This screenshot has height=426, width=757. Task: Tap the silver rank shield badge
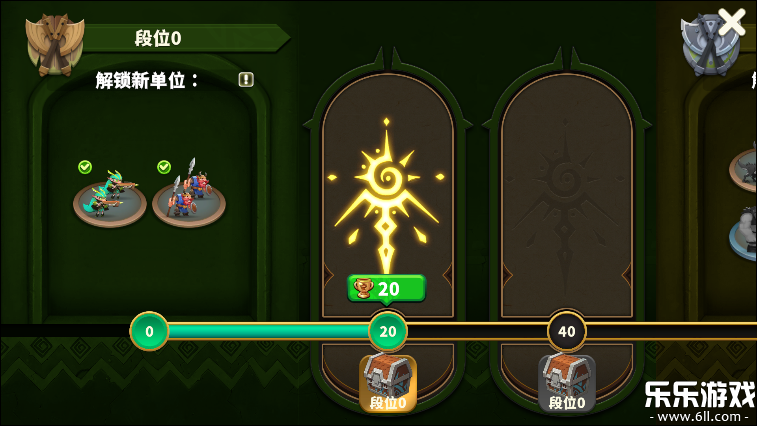(708, 45)
